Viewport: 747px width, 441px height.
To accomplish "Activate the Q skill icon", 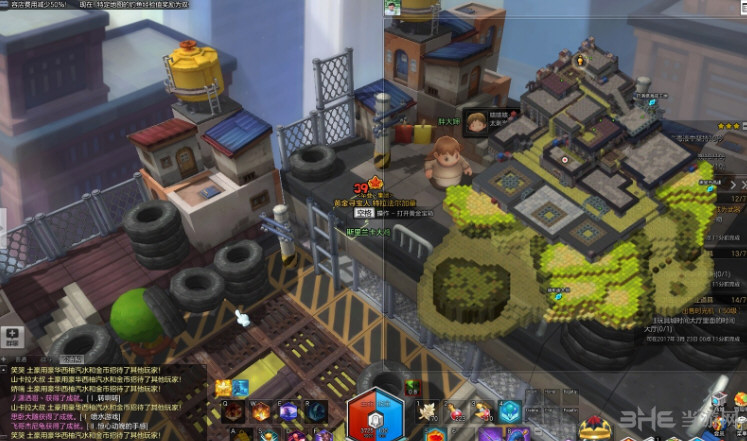I will 232,410.
